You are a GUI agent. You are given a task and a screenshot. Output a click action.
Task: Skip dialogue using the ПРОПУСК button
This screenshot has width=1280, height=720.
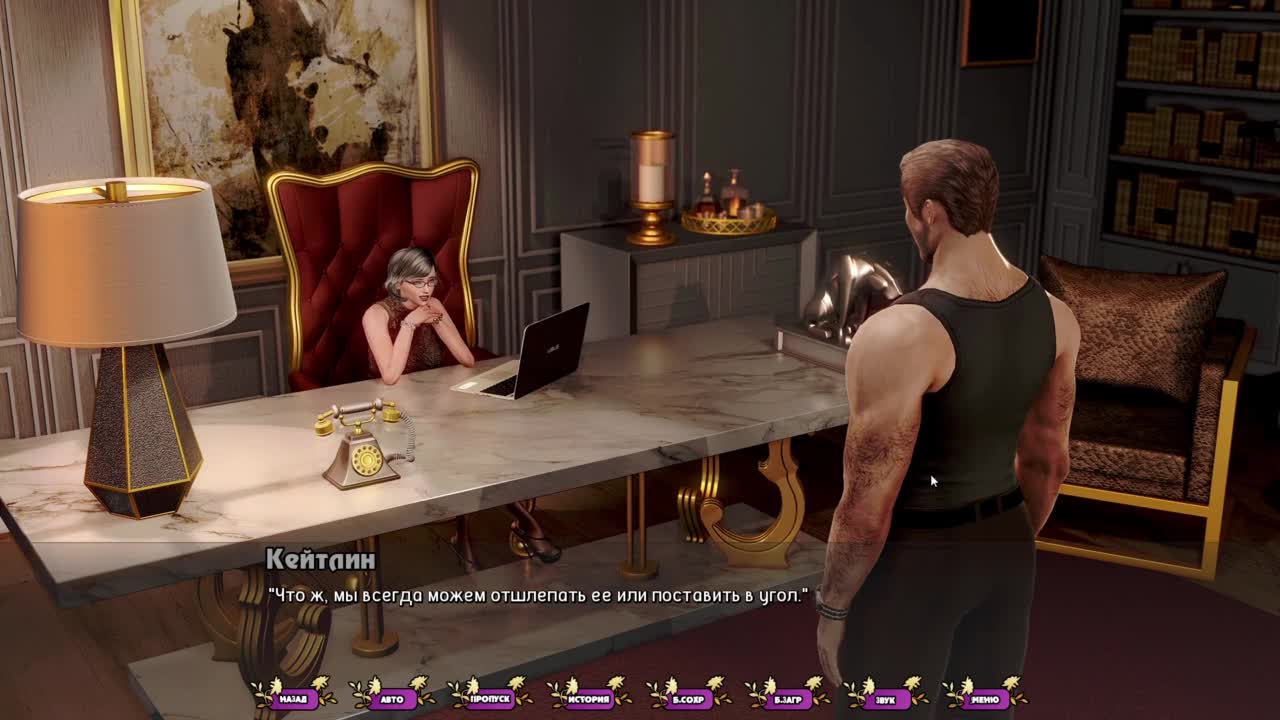[490, 699]
